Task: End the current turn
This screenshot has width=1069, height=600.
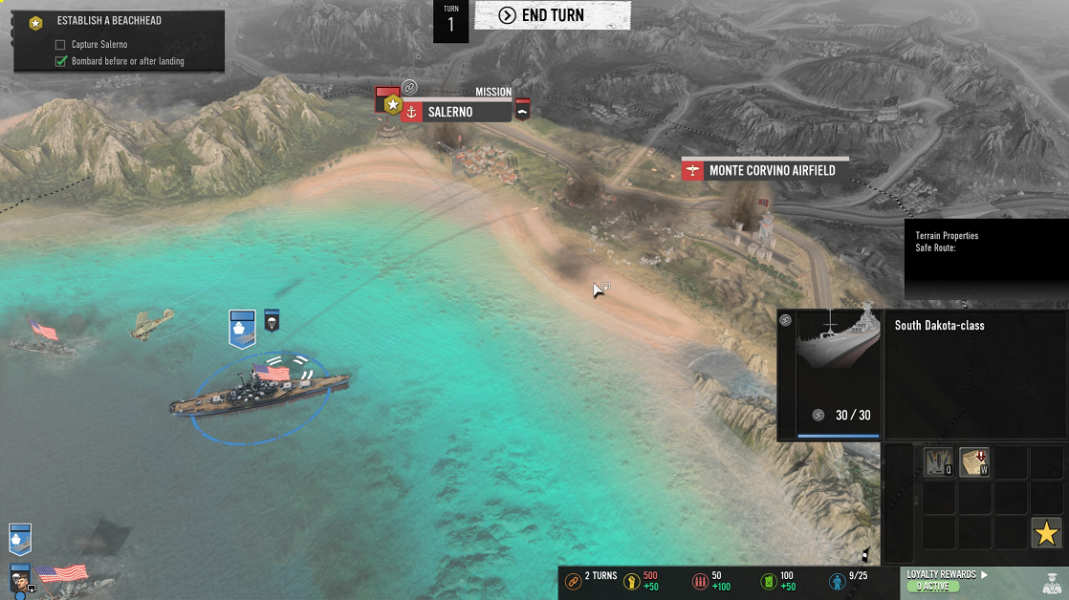Action: click(552, 15)
